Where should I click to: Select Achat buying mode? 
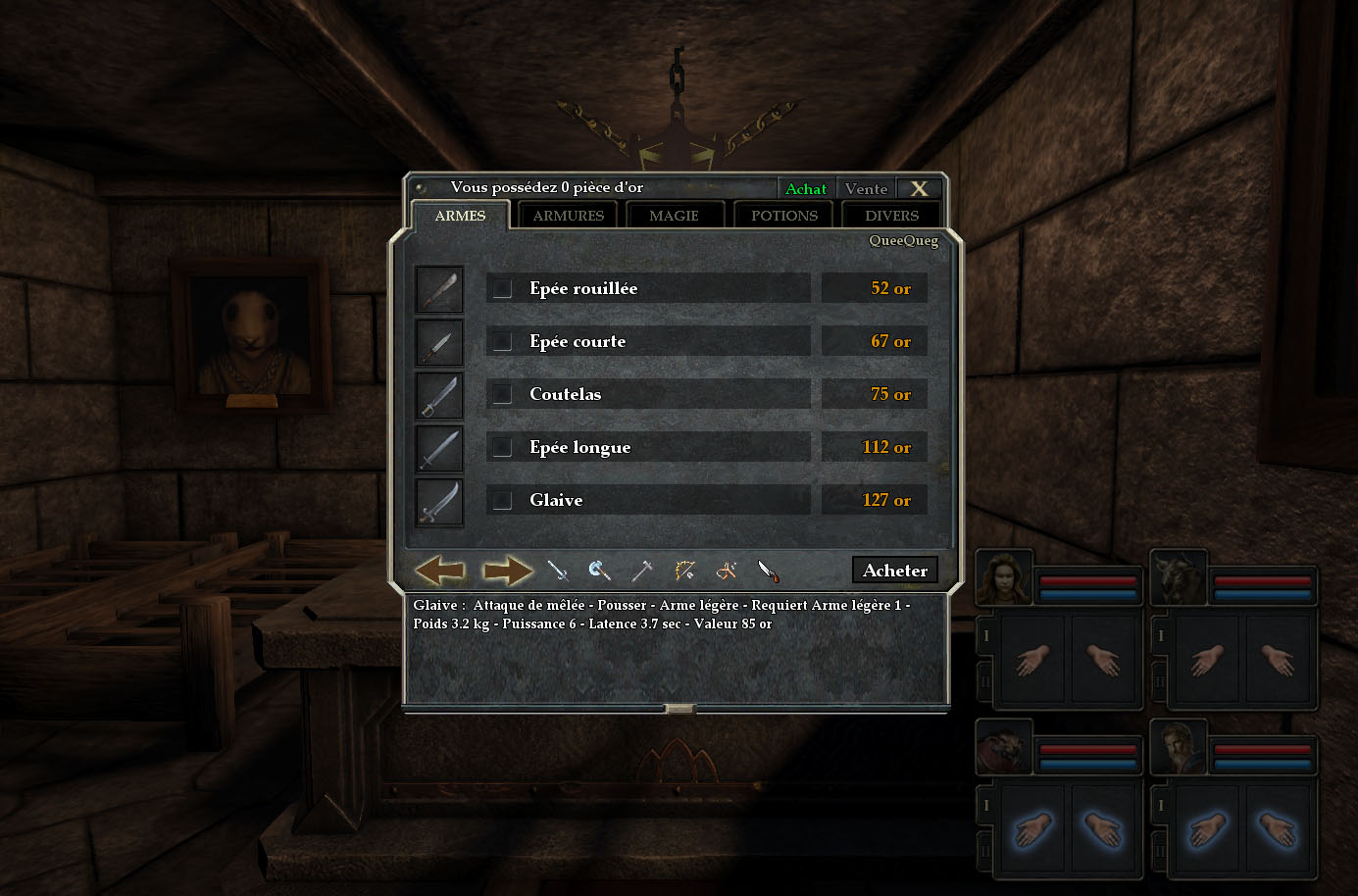[806, 188]
